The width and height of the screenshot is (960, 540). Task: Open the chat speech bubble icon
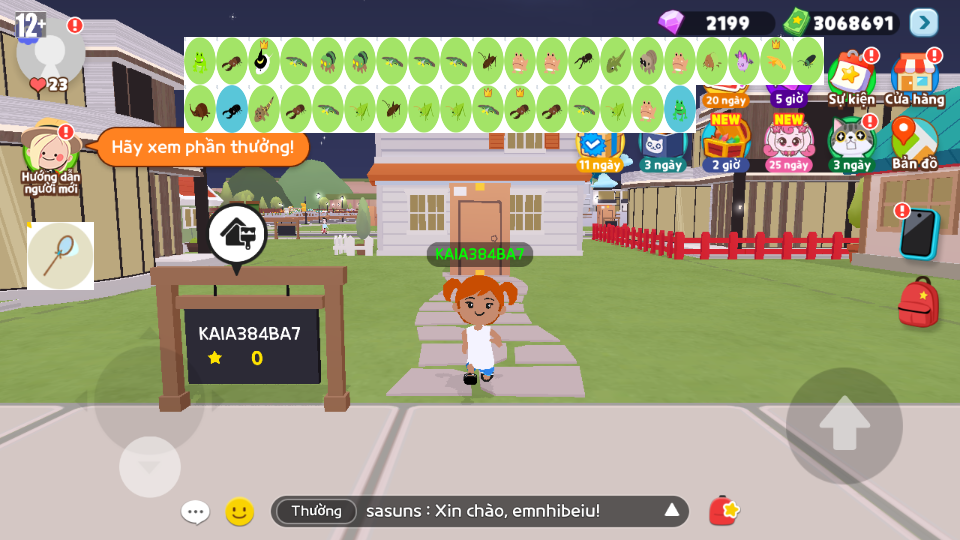(x=195, y=512)
